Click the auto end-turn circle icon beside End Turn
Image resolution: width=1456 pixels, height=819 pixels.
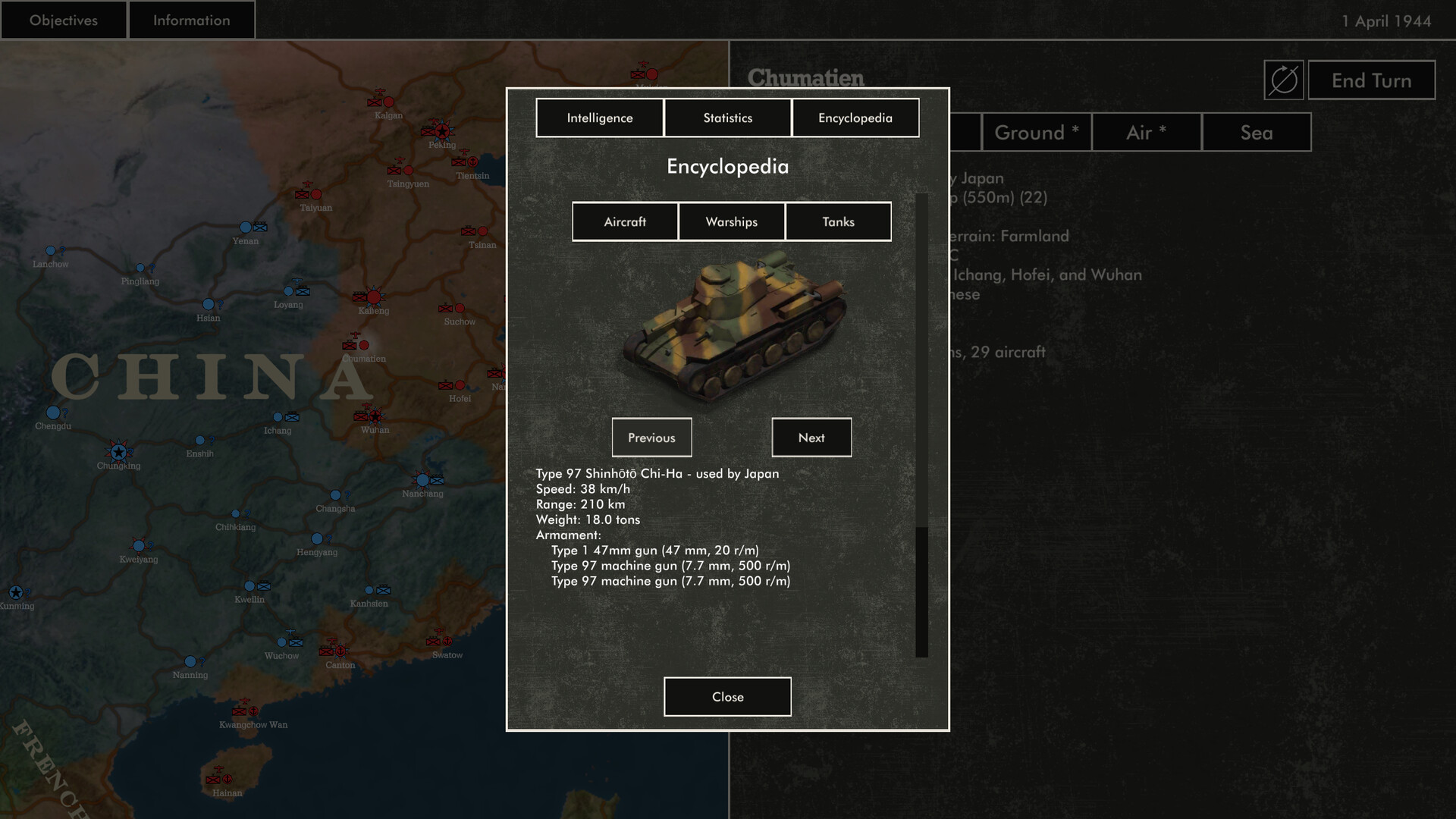(x=1285, y=80)
